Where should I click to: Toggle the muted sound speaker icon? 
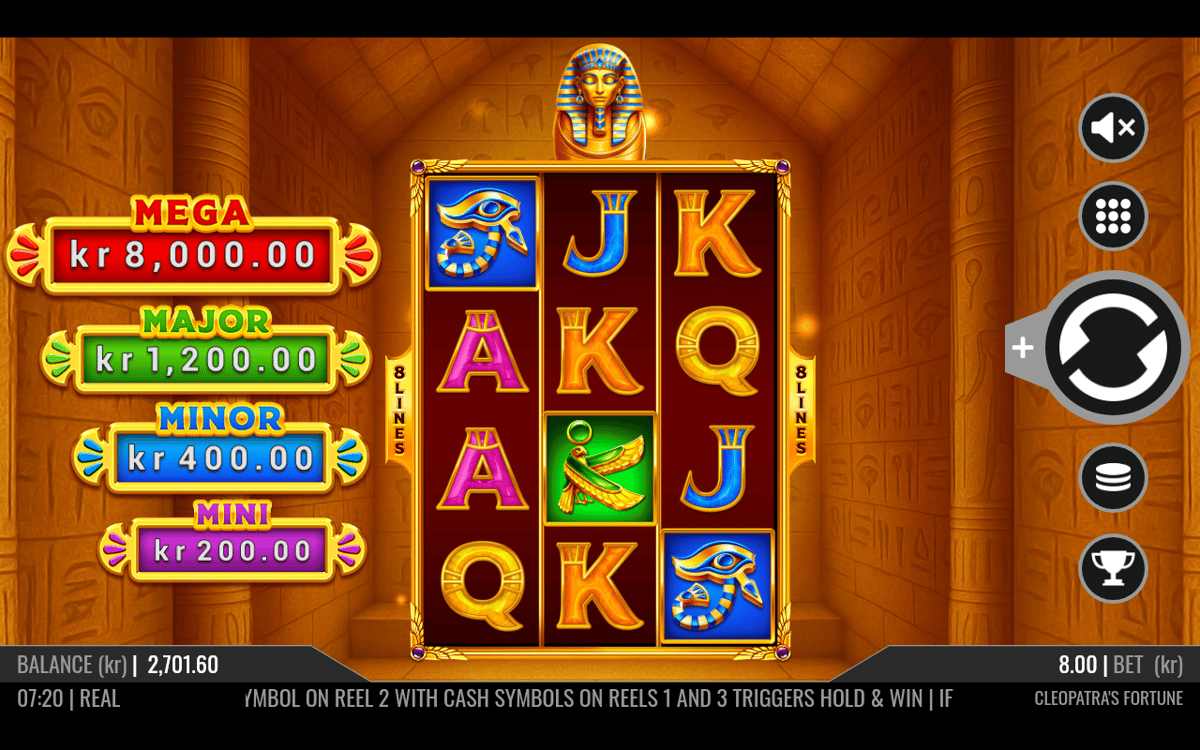pos(1113,128)
